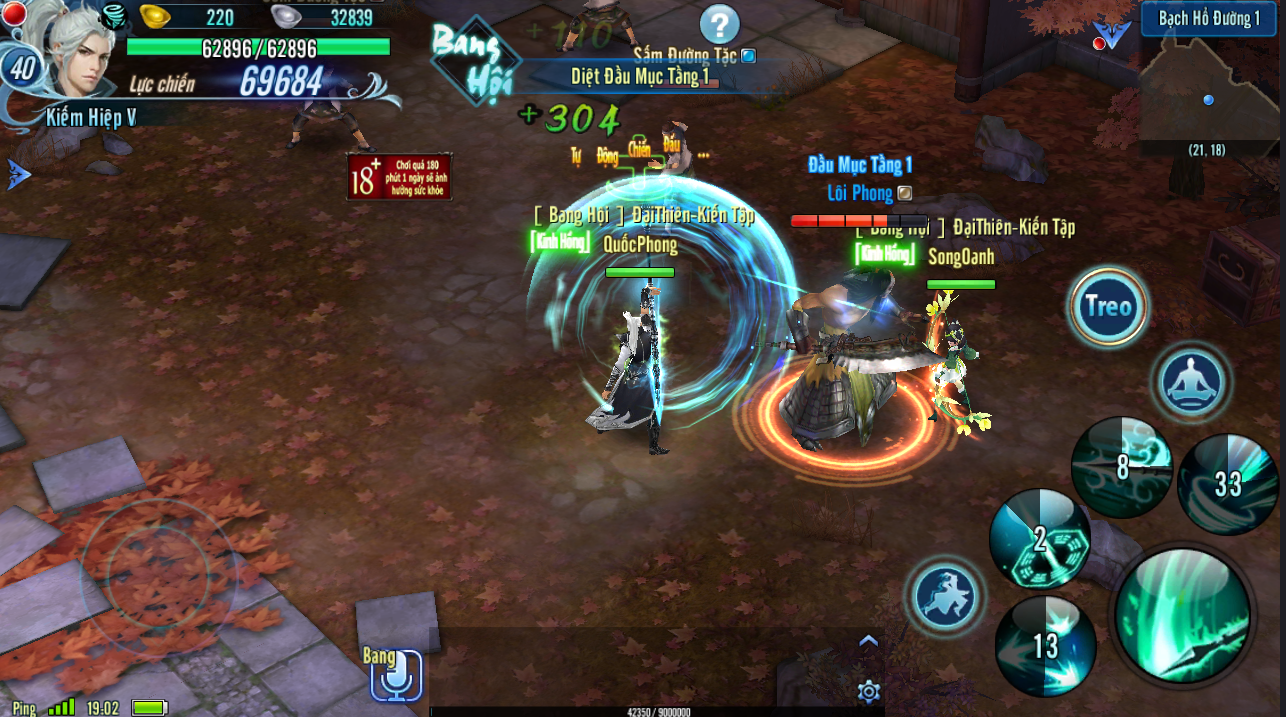Image resolution: width=1286 pixels, height=717 pixels.
Task: Open the Bang Hội guild panel
Action: (x=468, y=58)
